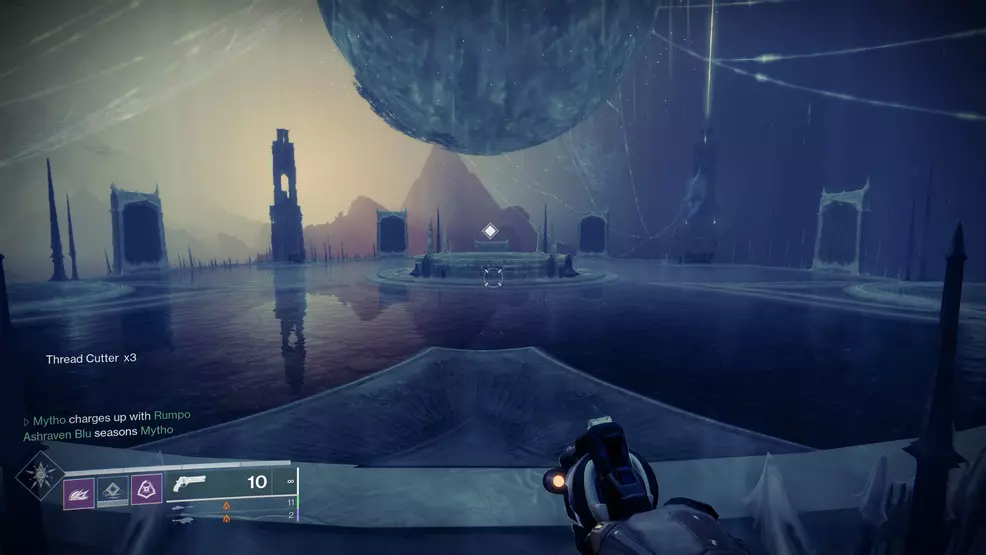Click the white diamond objective marker

coord(490,231)
